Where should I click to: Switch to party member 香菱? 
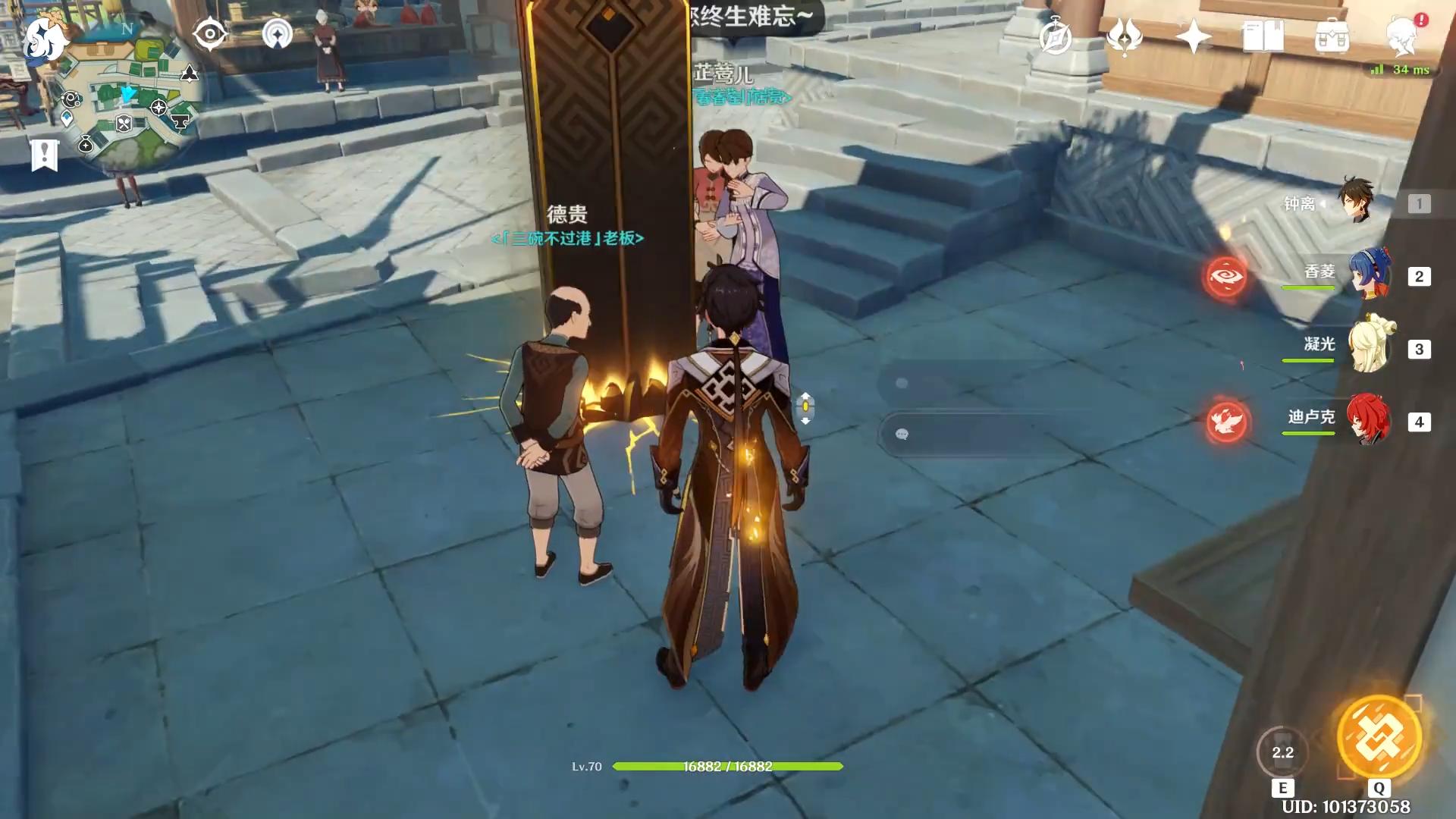click(x=1368, y=275)
